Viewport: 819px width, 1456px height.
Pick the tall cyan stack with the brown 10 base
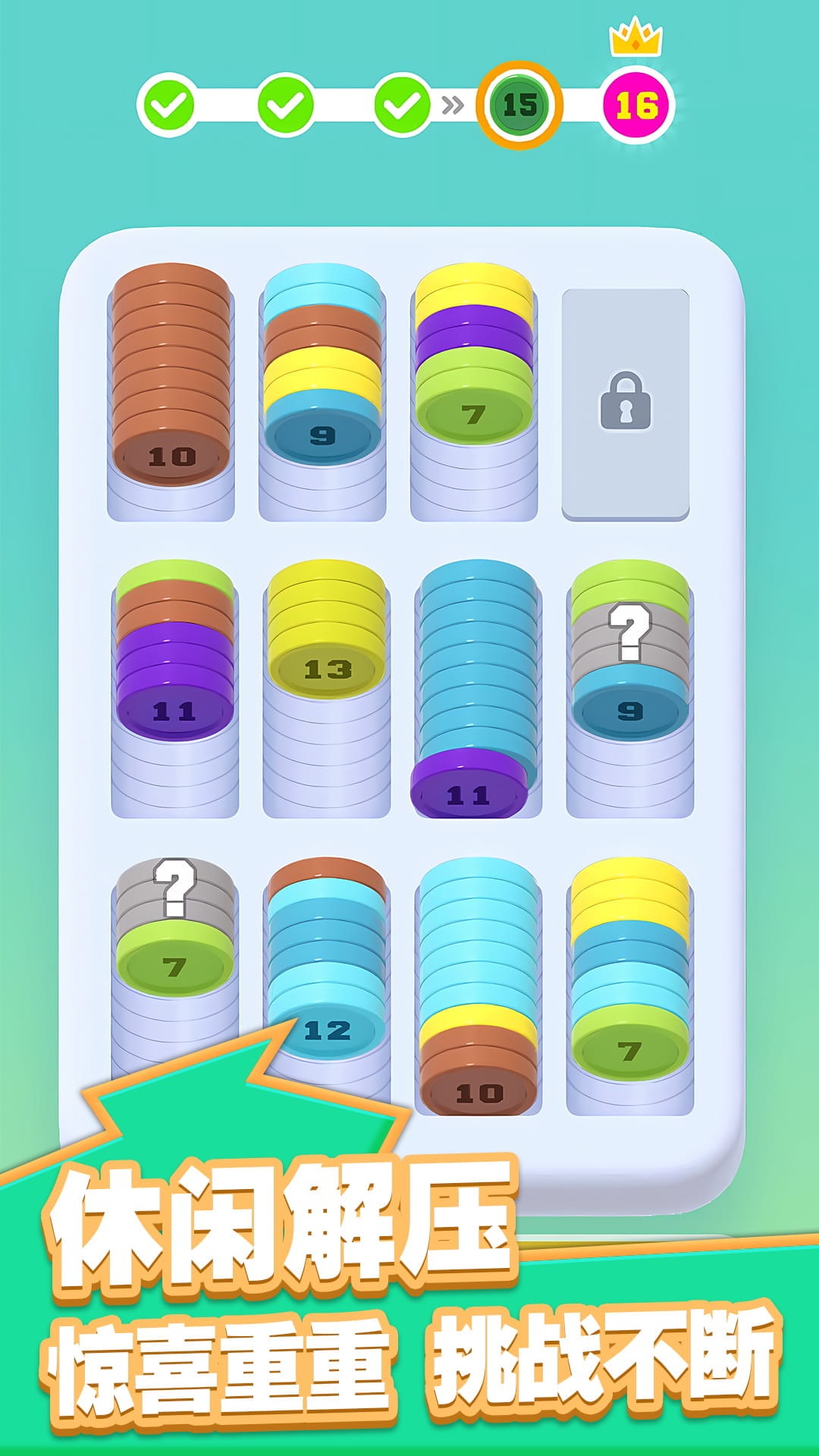point(478,986)
